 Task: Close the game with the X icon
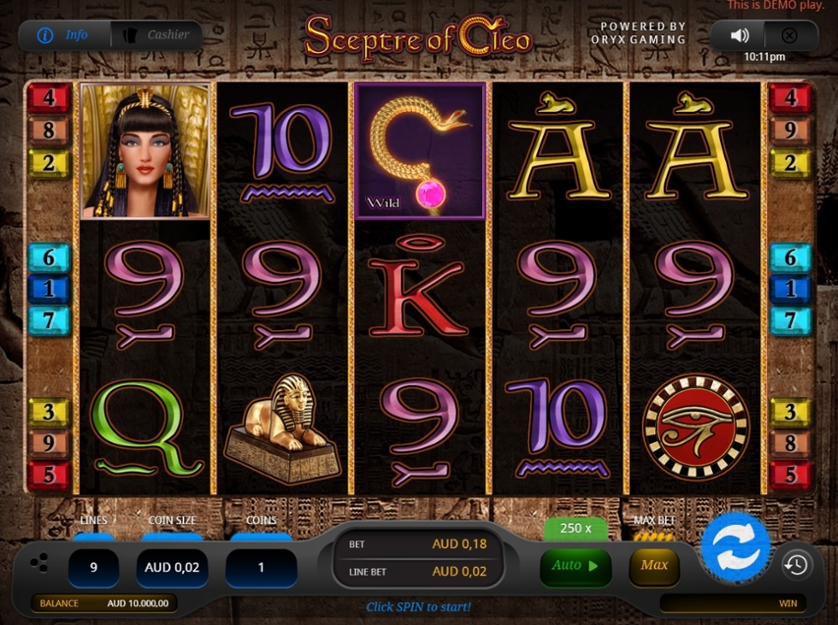tap(789, 35)
